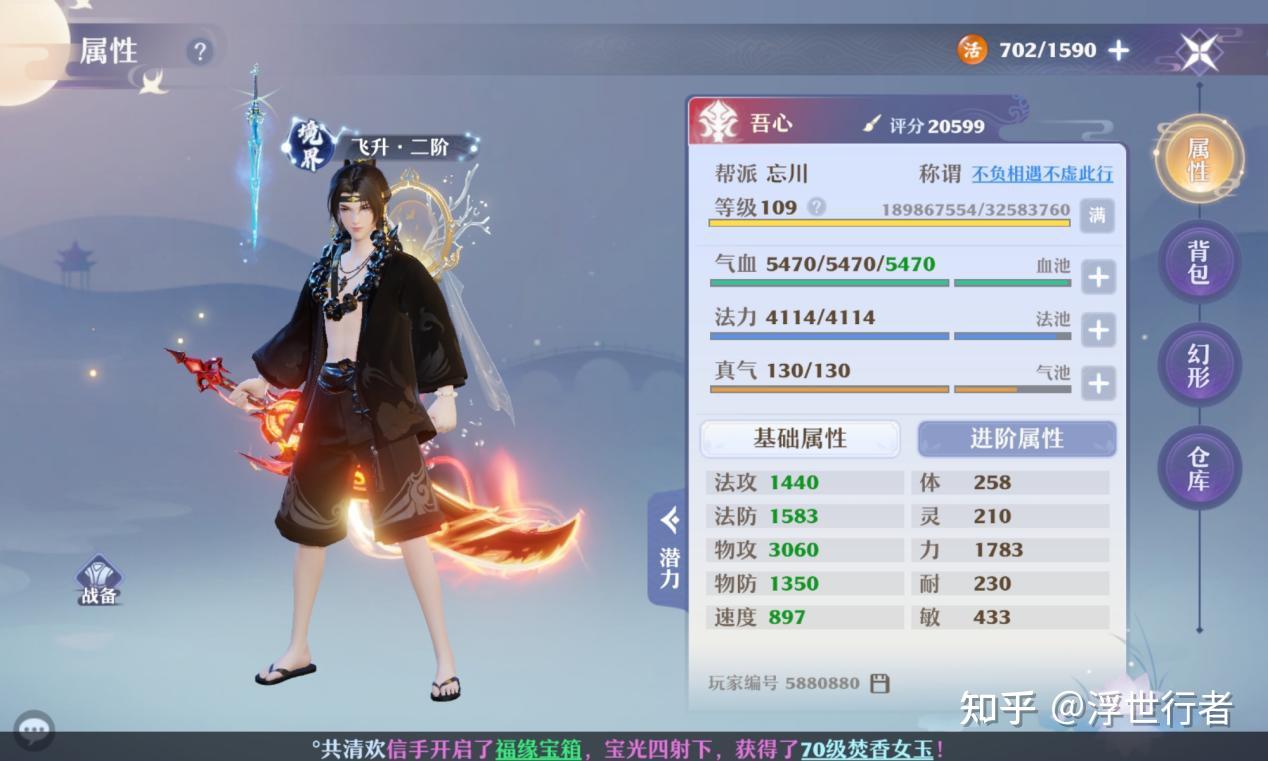
Task: Tap the 满 button beside experience bar
Action: tap(1097, 214)
